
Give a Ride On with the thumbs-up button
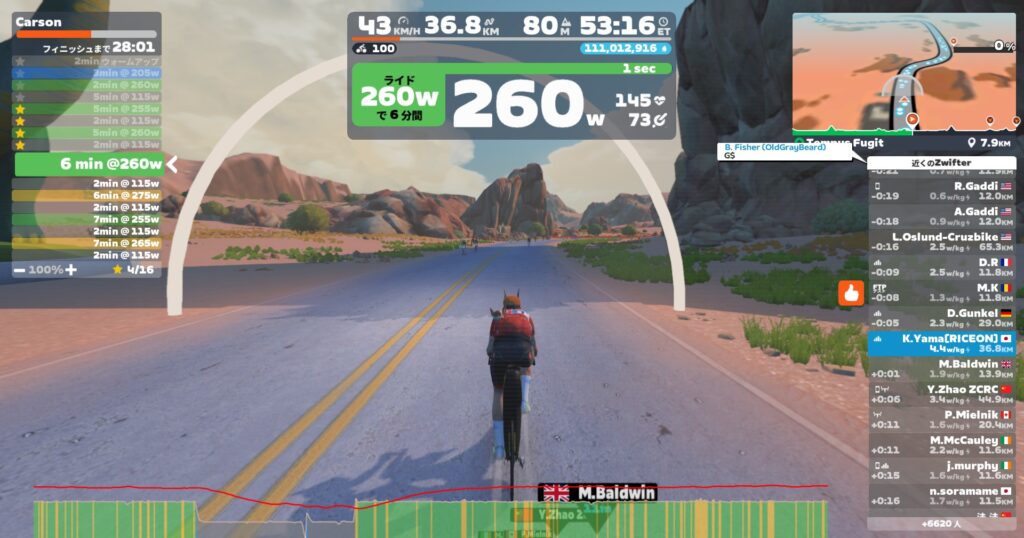coord(851,294)
